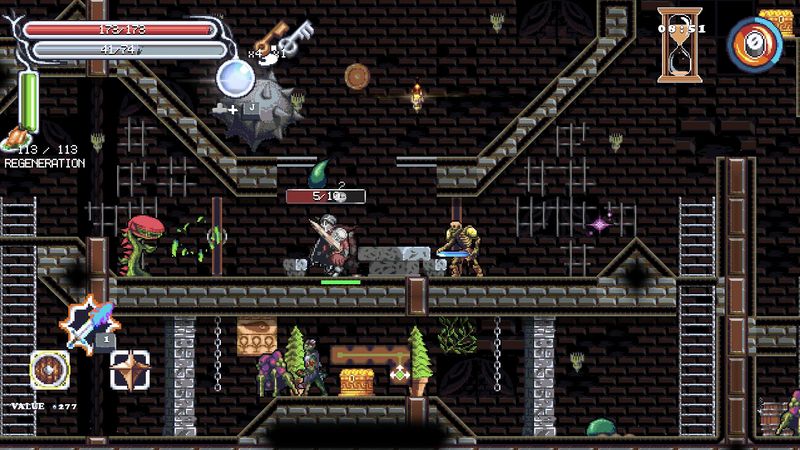Click the circular orange compass icon
The image size is (800, 450).
[x=754, y=44]
